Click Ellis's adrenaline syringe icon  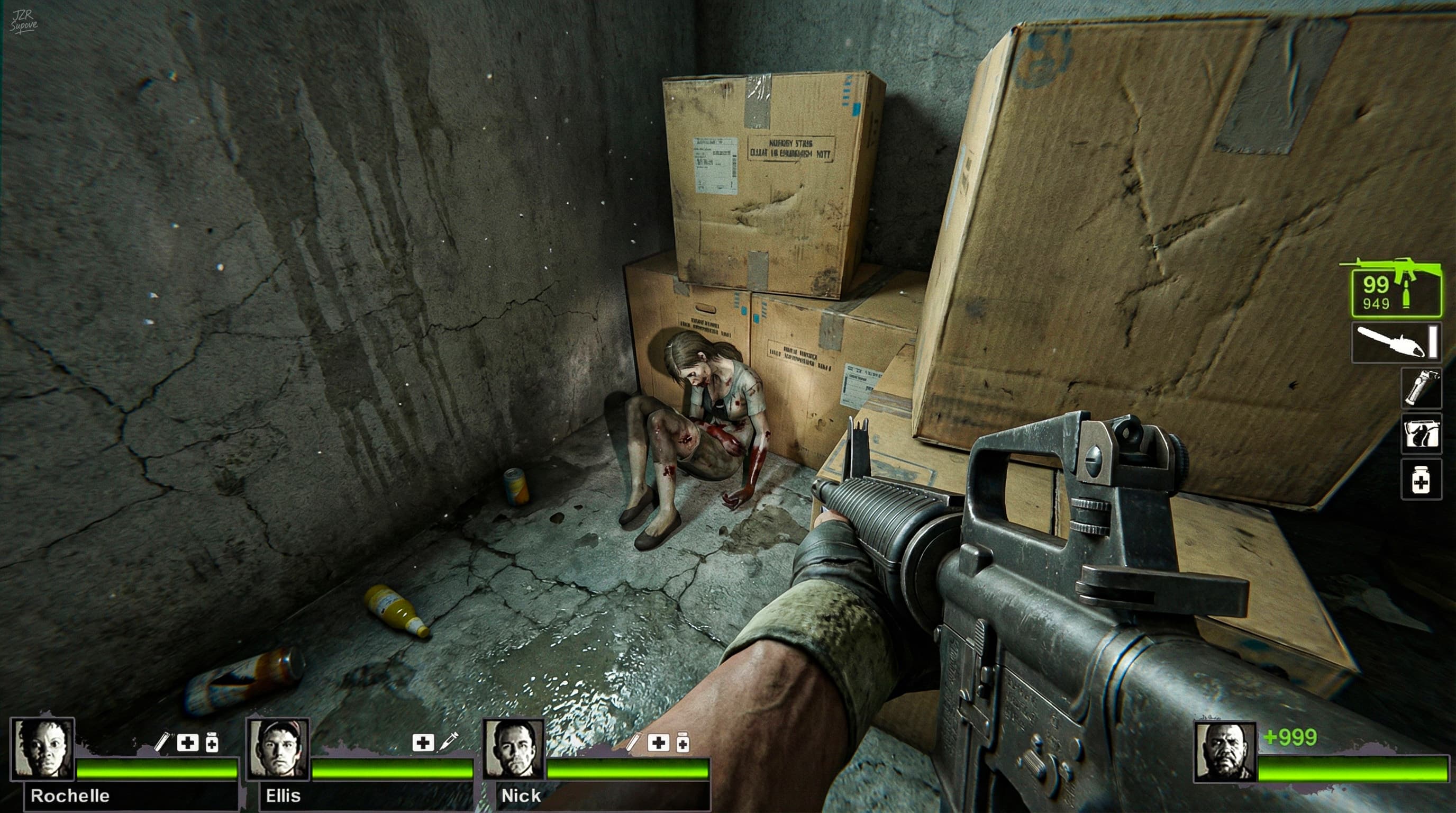tap(449, 742)
